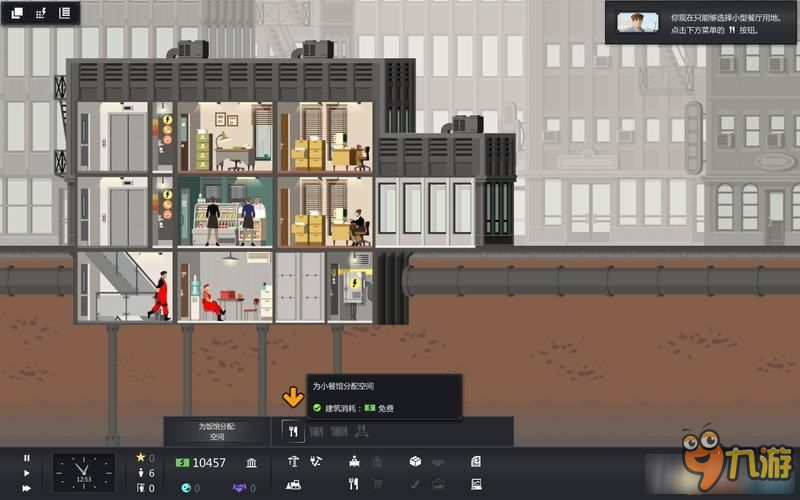Toggle the overlapping squares layer view
The image size is (800, 500).
18,13
